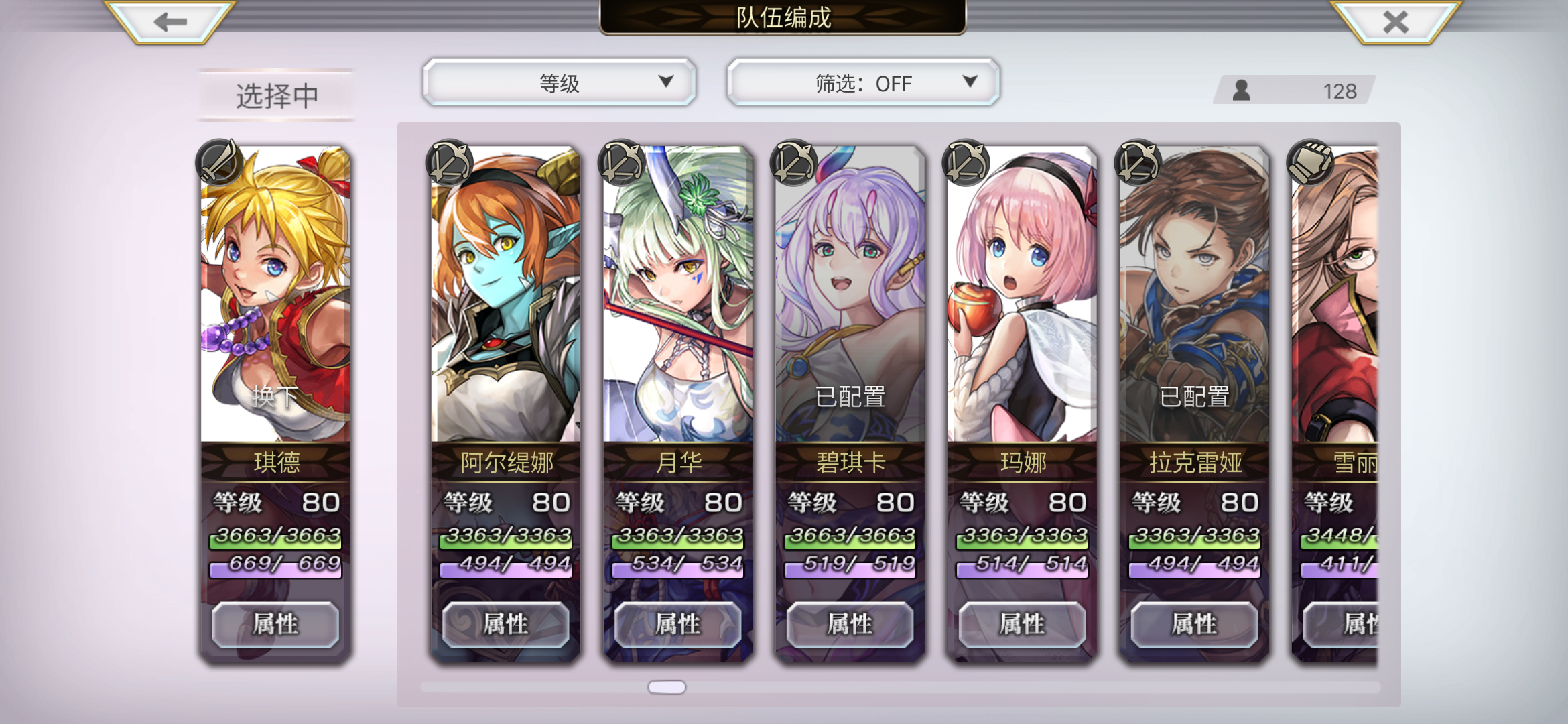Open the 筛选：OFF filter dropdown
This screenshot has height=724, width=1568.
[862, 82]
